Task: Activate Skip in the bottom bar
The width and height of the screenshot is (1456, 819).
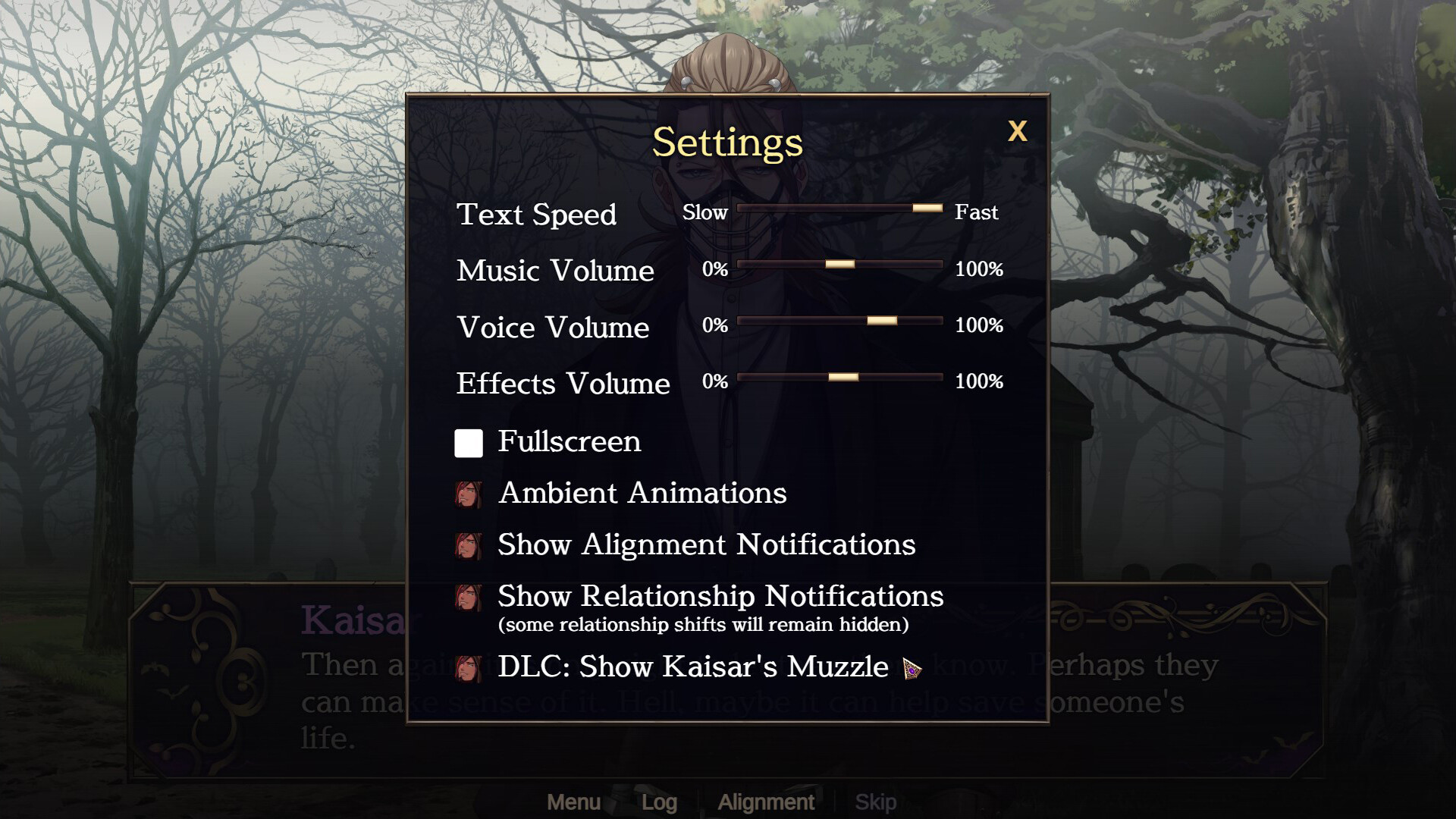Action: pos(875,802)
